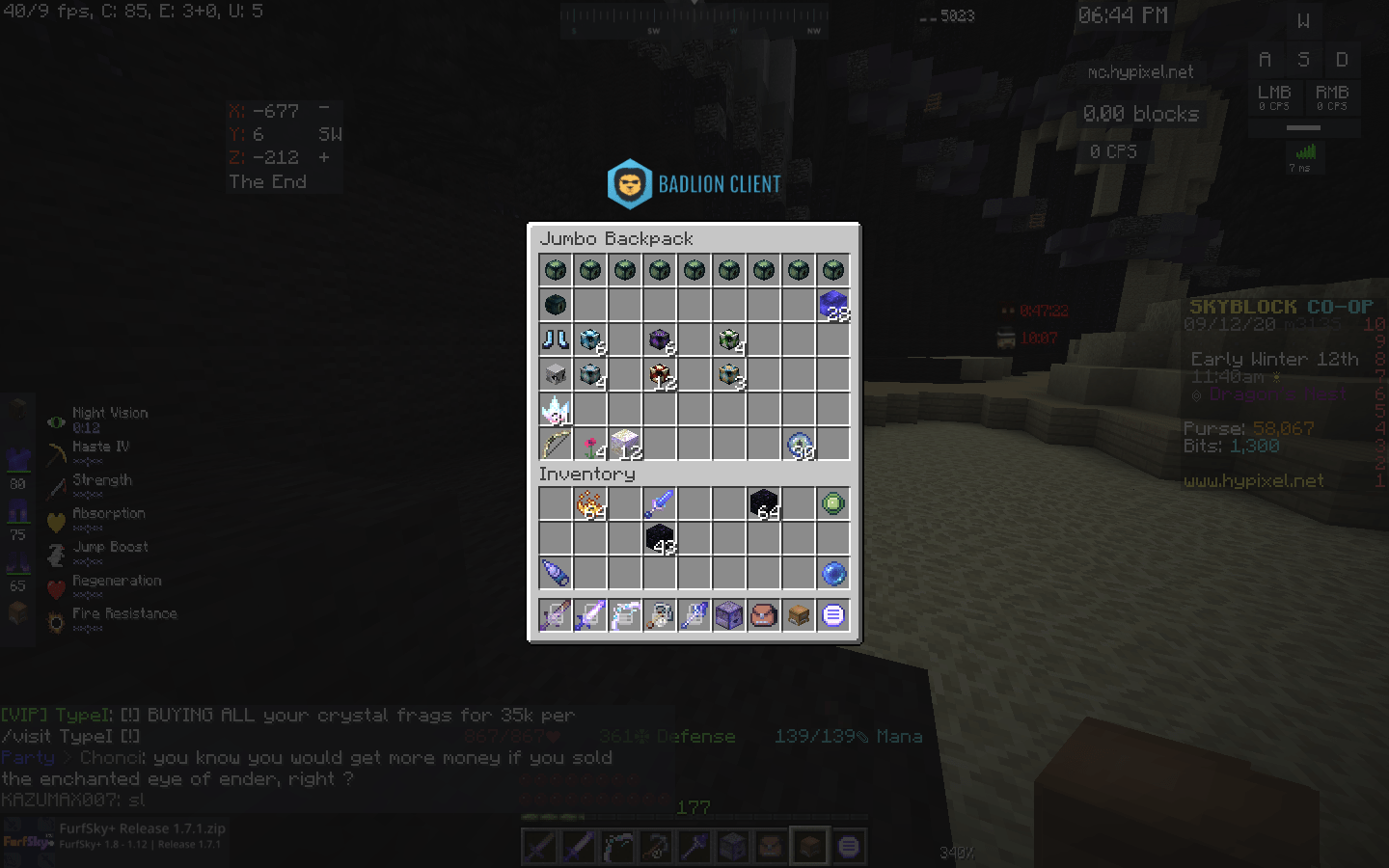1389x868 pixels.
Task: Click the Jumbo Backpack title
Action: [x=618, y=238]
